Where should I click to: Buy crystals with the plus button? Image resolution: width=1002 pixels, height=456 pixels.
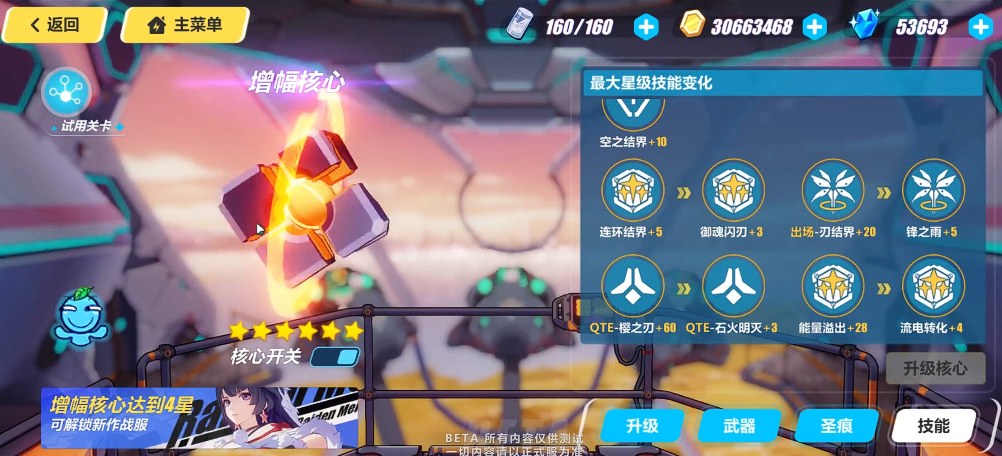[980, 27]
